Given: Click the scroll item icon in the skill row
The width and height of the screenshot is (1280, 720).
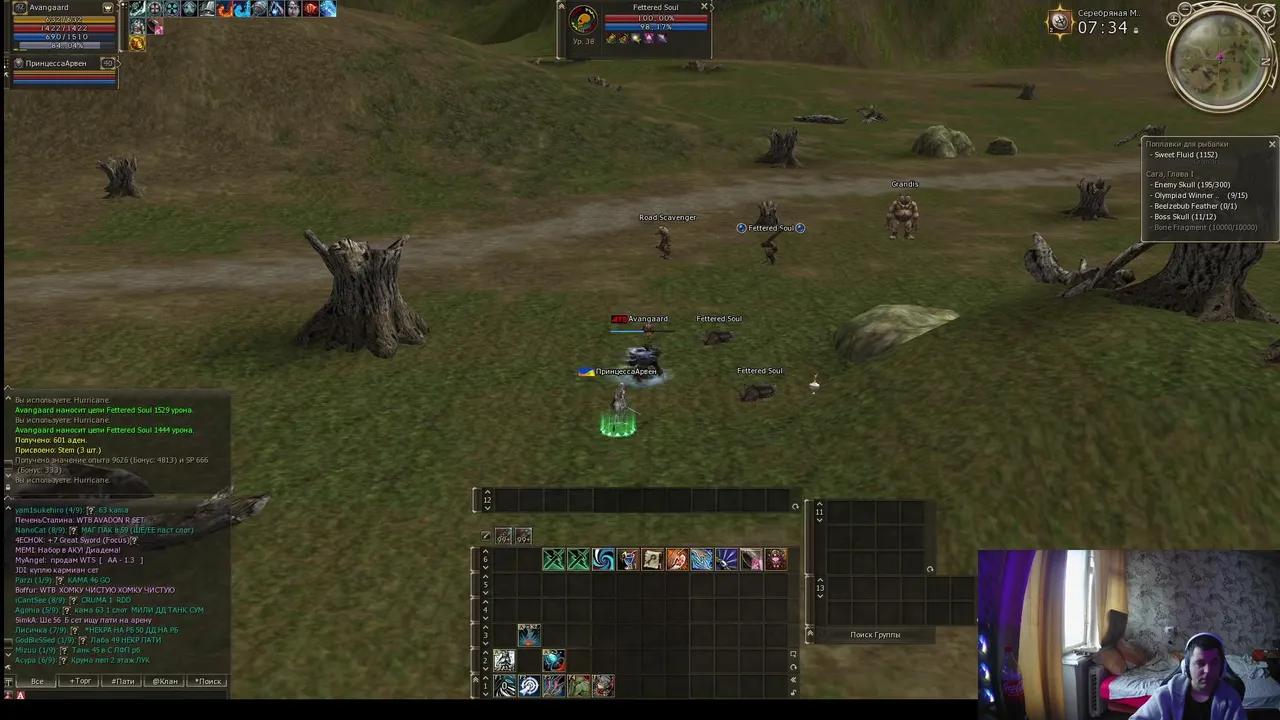Looking at the screenshot, I should coord(652,561).
